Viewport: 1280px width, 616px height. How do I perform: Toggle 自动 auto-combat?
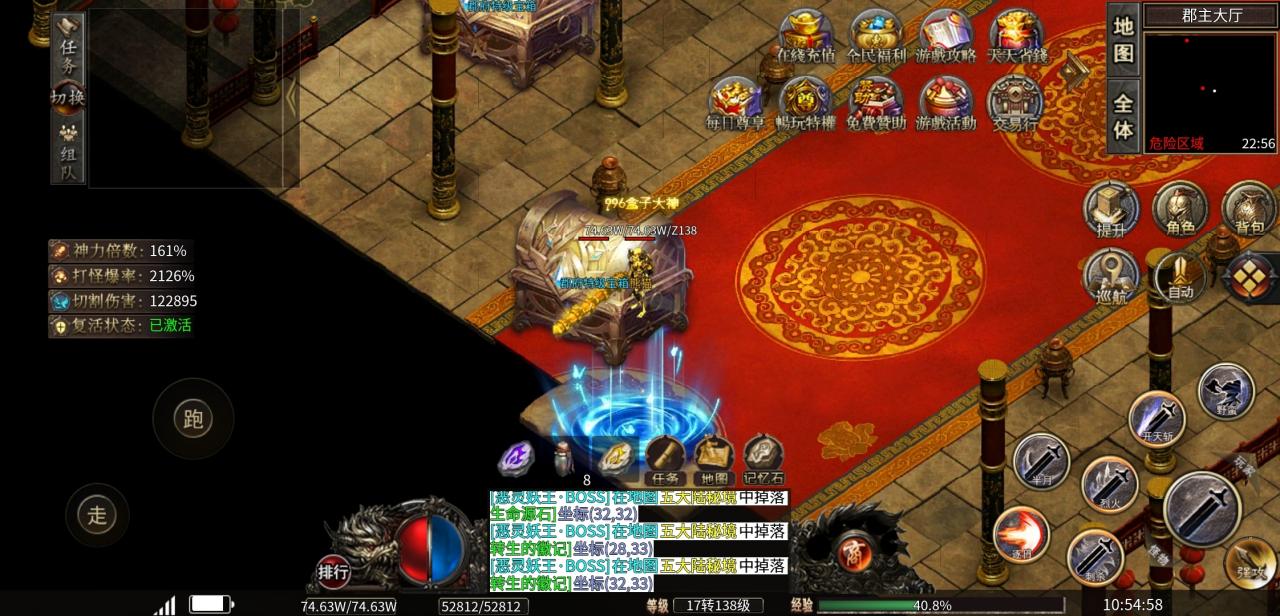tap(1180, 277)
